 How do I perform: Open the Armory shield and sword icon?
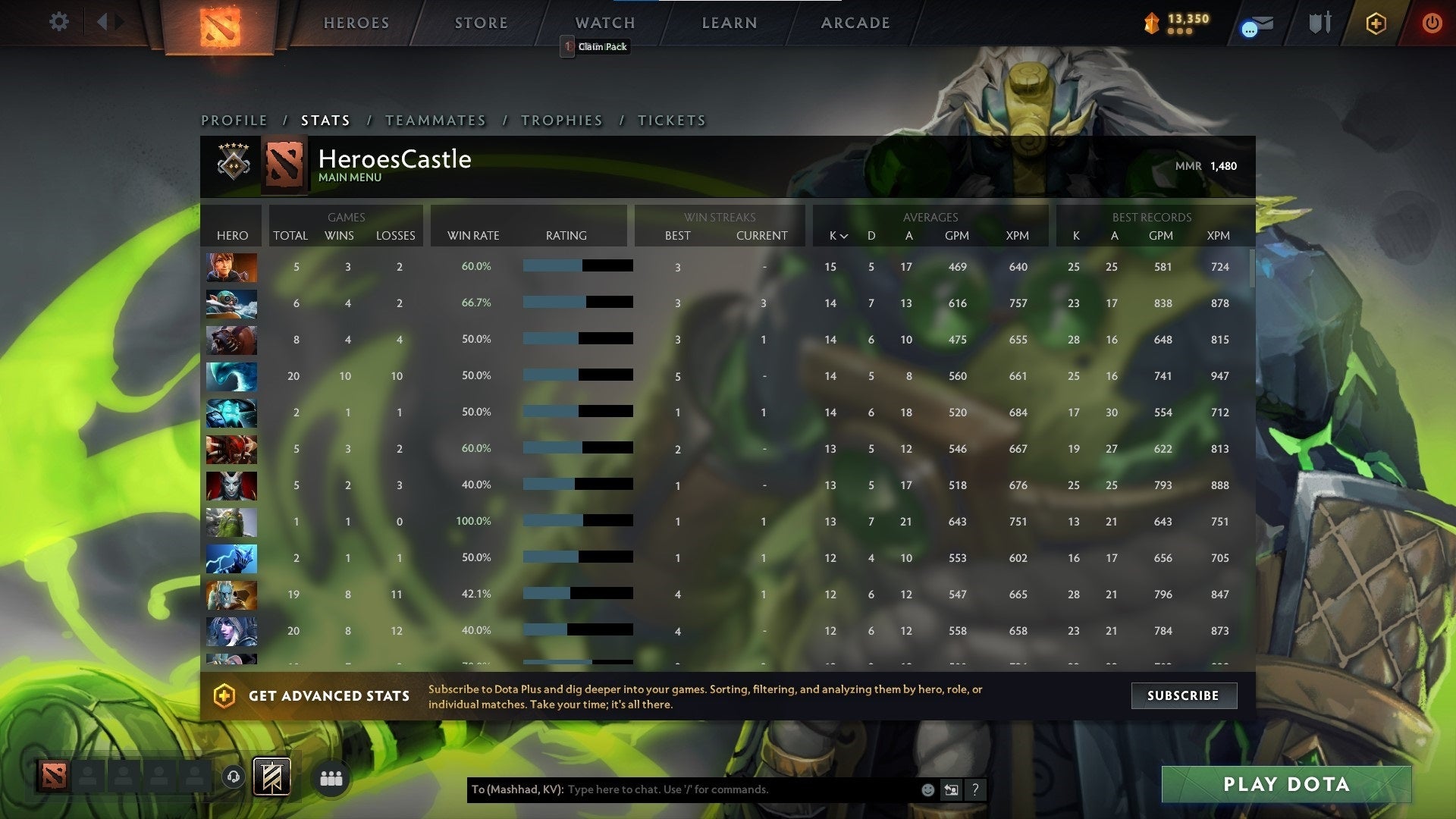point(1319,22)
